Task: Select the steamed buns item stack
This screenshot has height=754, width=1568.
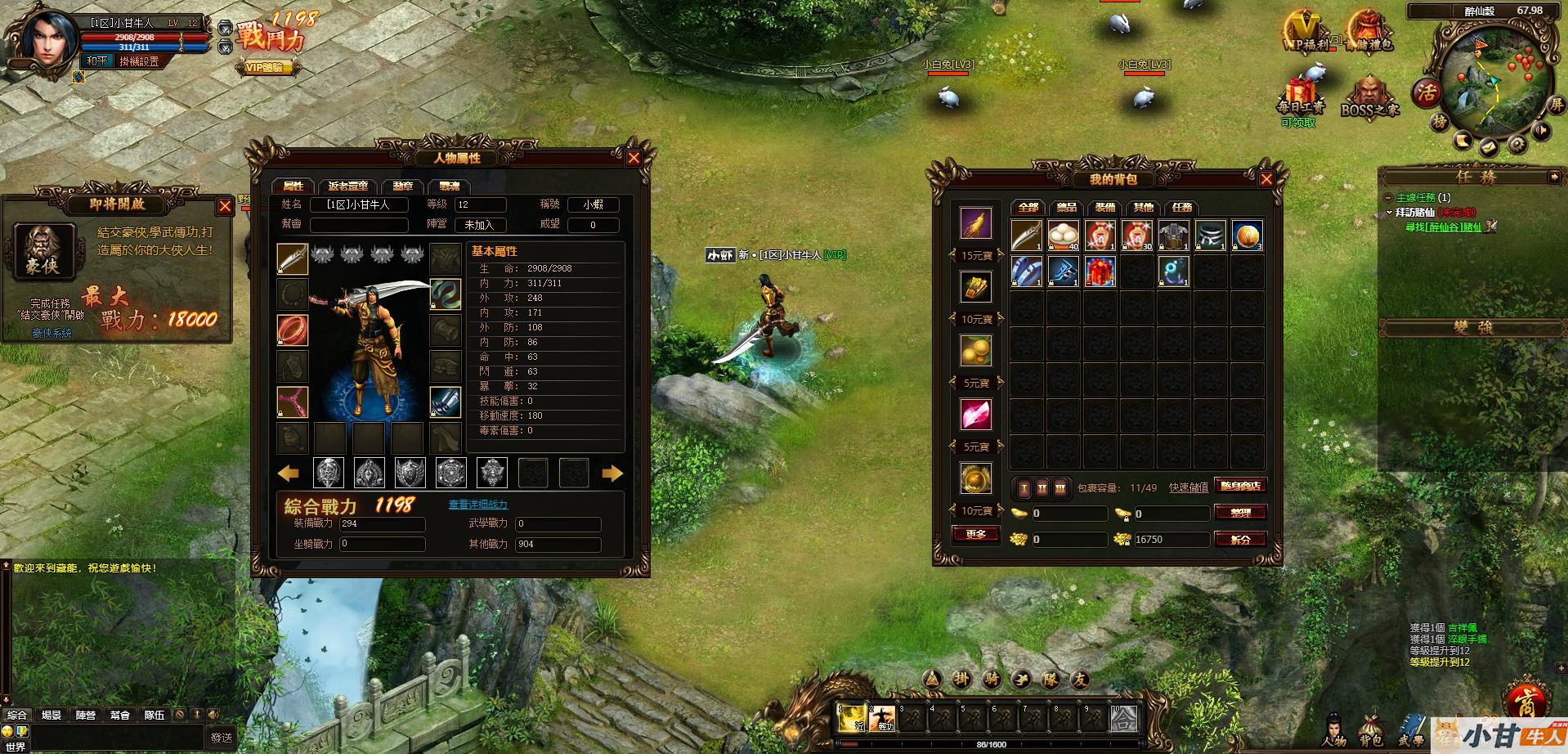Action: pos(1064,235)
